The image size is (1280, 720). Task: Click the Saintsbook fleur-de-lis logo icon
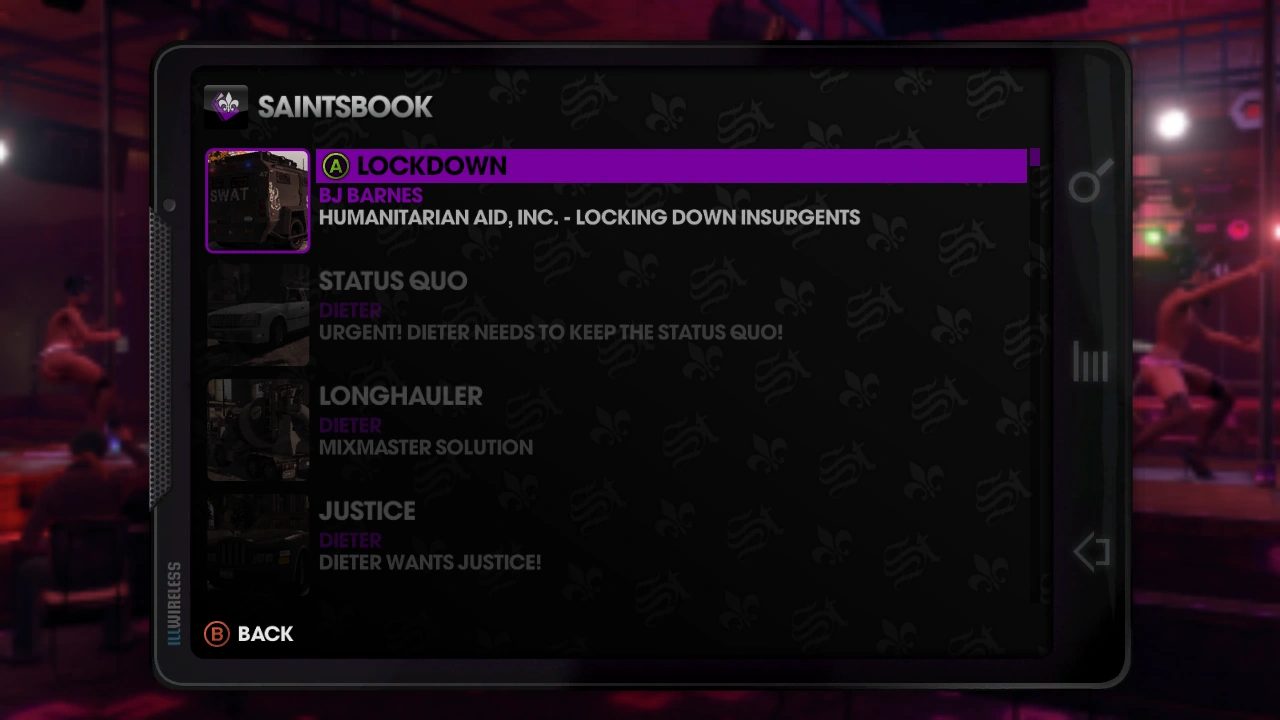coord(226,106)
